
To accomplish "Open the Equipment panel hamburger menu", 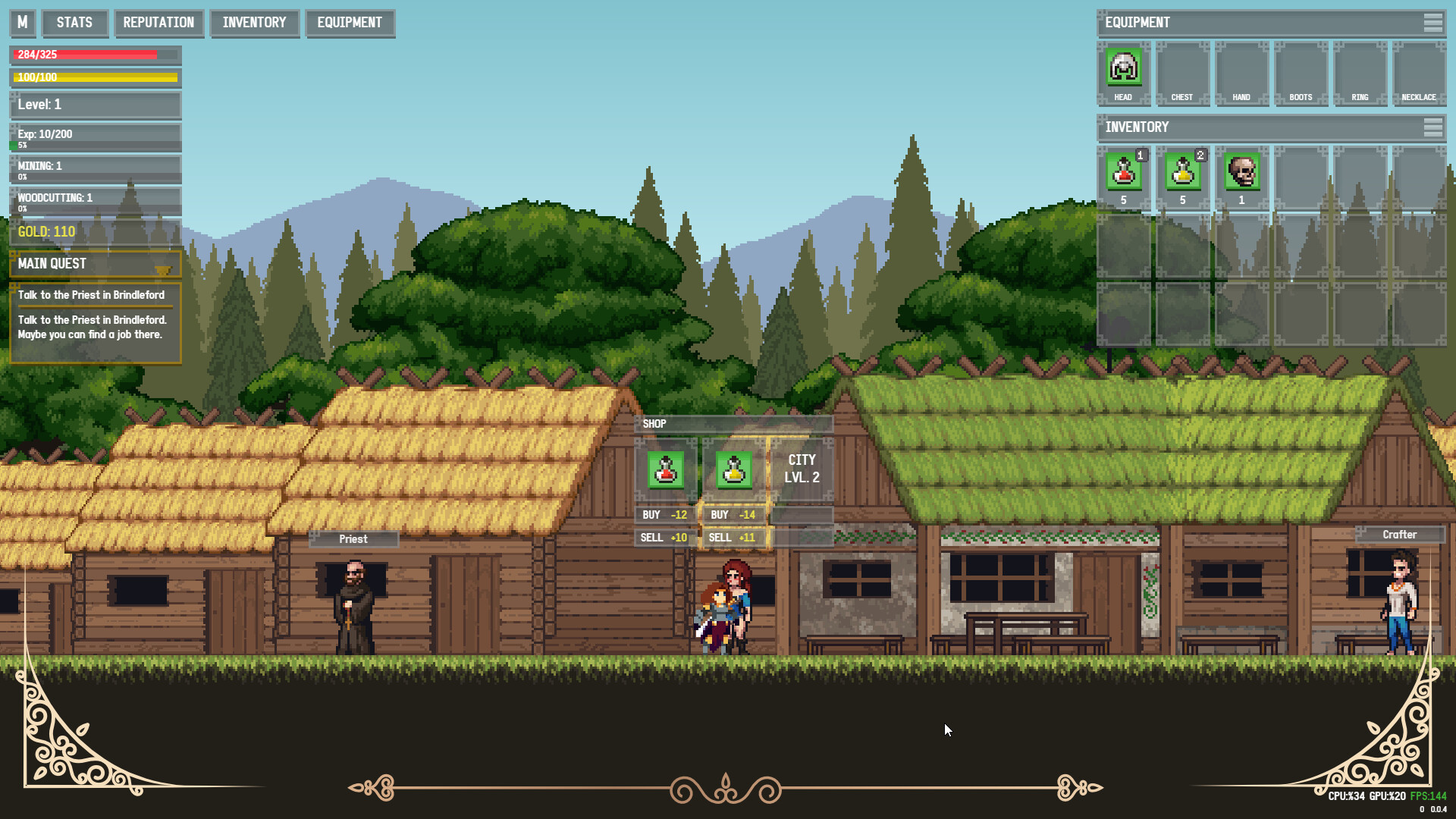I will [x=1435, y=23].
